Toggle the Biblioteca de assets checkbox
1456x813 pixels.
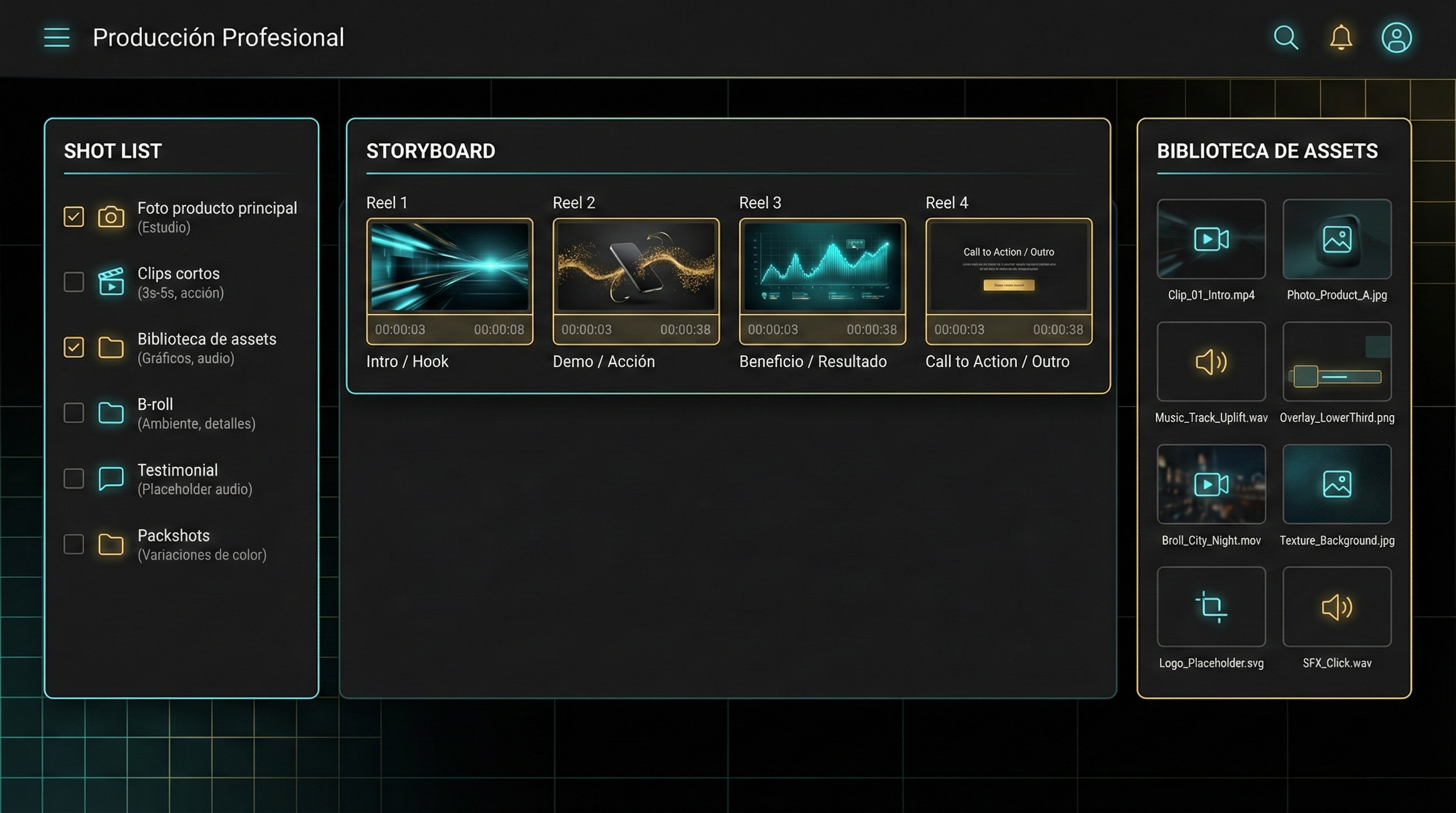[x=74, y=347]
